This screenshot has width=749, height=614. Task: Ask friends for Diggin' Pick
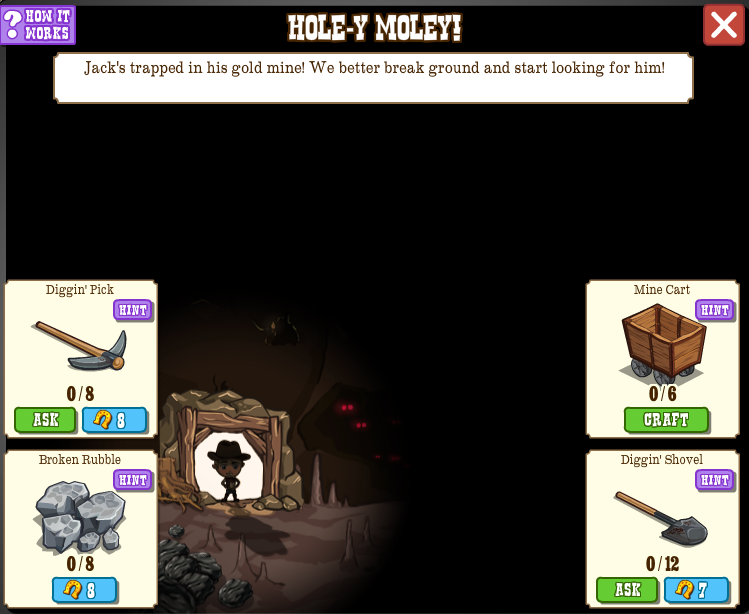(45, 420)
